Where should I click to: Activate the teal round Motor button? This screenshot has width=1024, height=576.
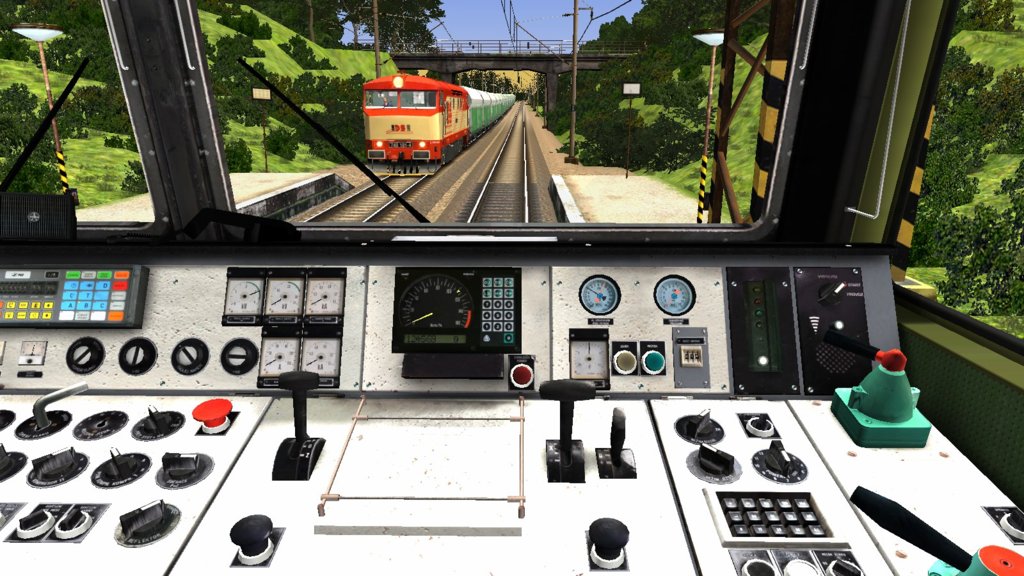click(x=653, y=358)
